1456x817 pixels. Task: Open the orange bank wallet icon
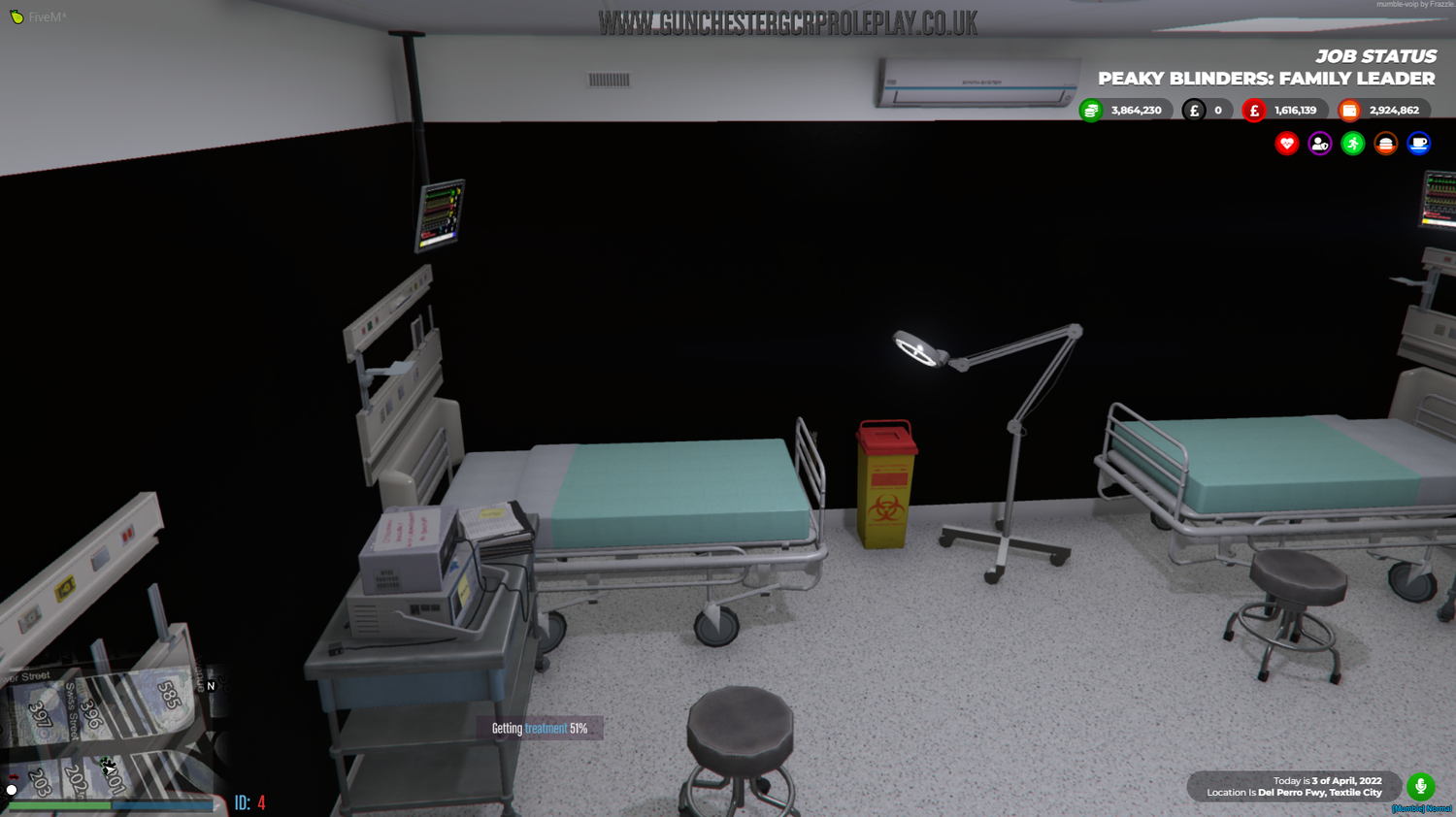click(1349, 110)
